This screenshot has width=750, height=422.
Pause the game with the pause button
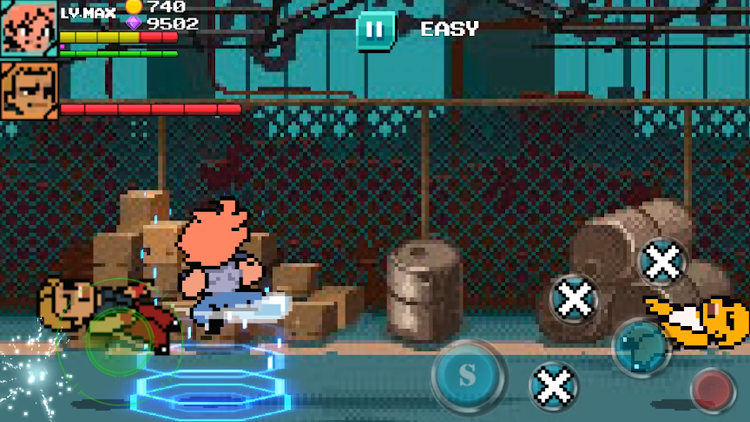pos(375,30)
